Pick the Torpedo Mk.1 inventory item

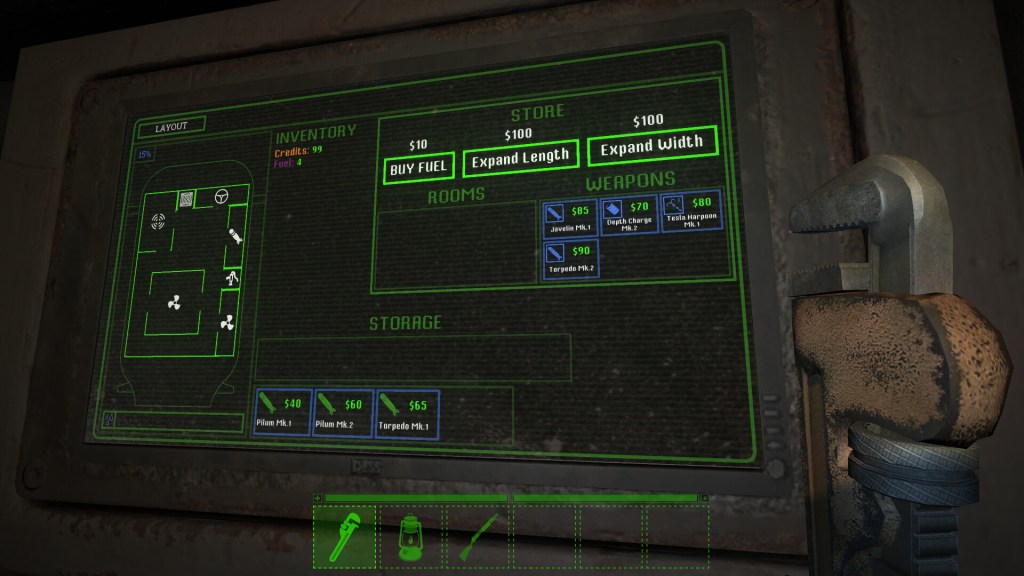click(407, 413)
